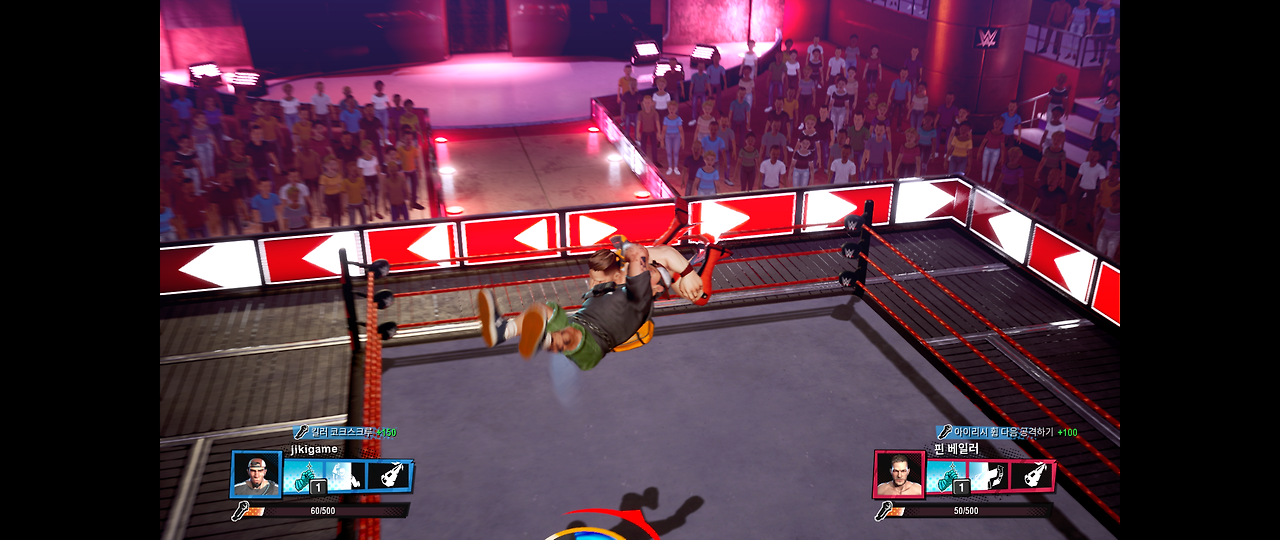Choose the opponent's flexing arm power-up
This screenshot has width=1280, height=540.
(988, 475)
